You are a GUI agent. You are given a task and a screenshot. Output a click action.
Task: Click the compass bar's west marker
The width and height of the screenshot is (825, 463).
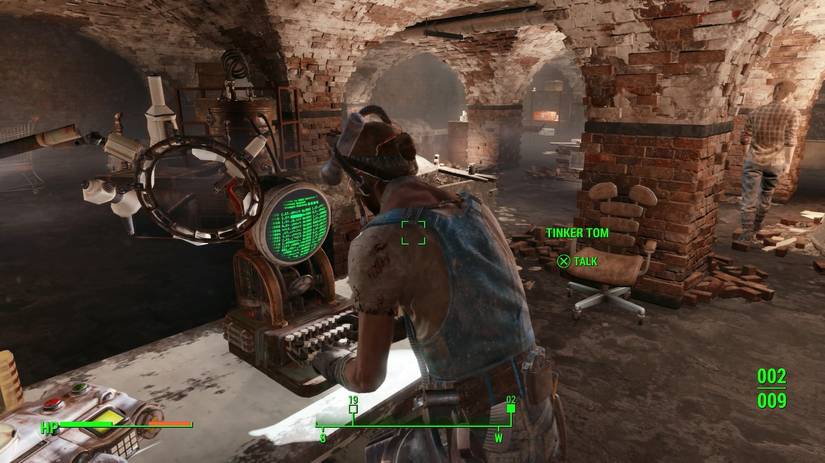[x=499, y=437]
